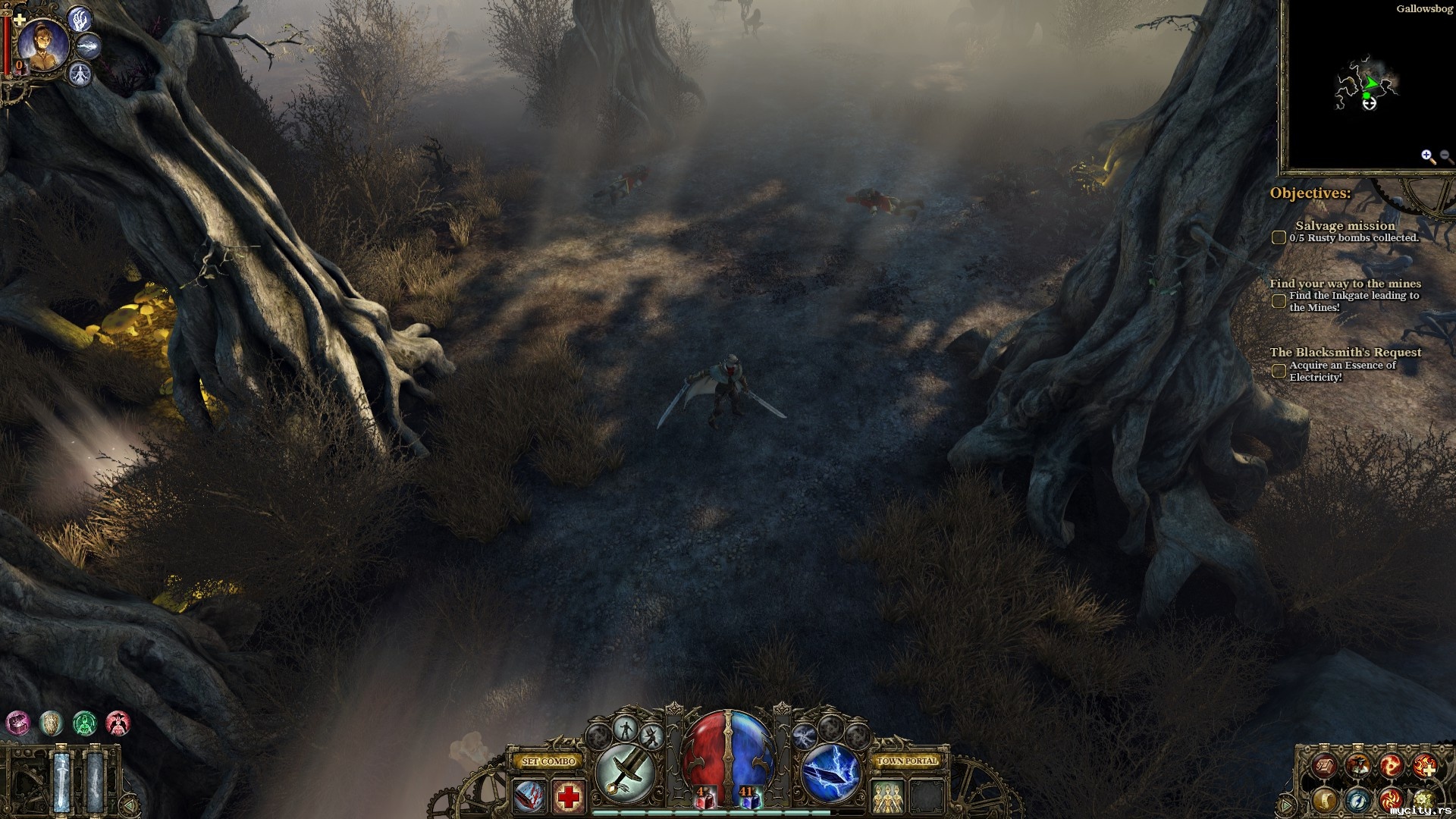This screenshot has width=1456, height=819.
Task: Activate the blue lightning blade skill
Action: pyautogui.click(x=831, y=773)
